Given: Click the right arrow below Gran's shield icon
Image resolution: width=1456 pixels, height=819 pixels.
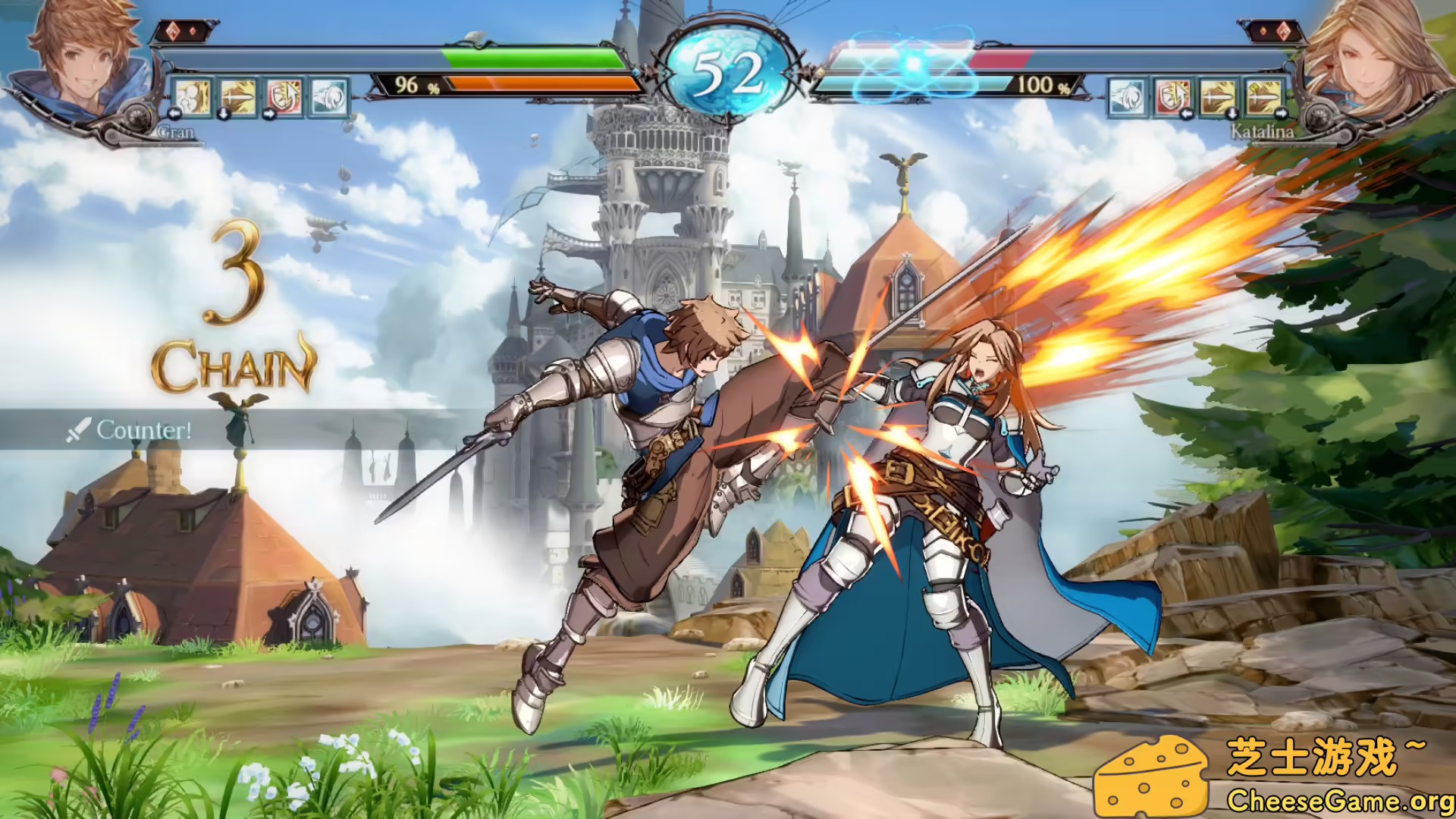Looking at the screenshot, I should 268,115.
